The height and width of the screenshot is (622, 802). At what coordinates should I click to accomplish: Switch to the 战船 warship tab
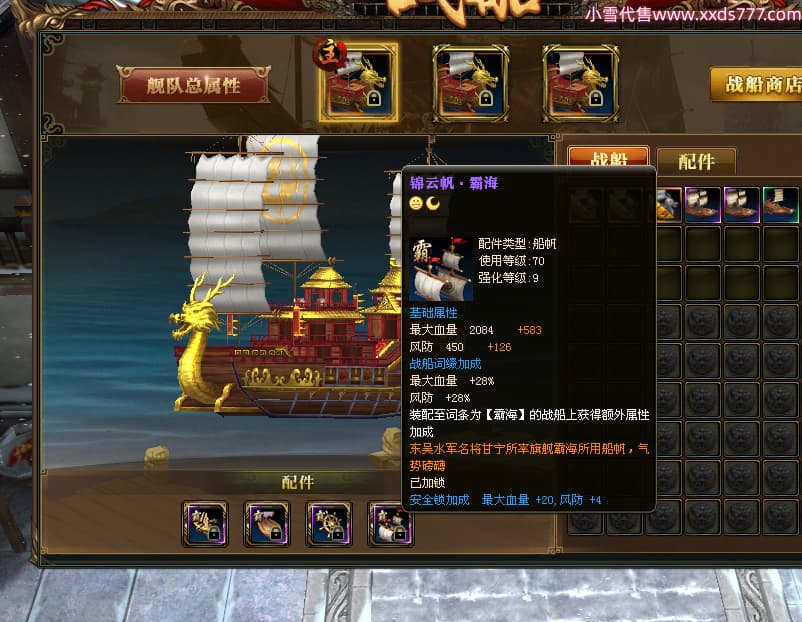point(608,160)
